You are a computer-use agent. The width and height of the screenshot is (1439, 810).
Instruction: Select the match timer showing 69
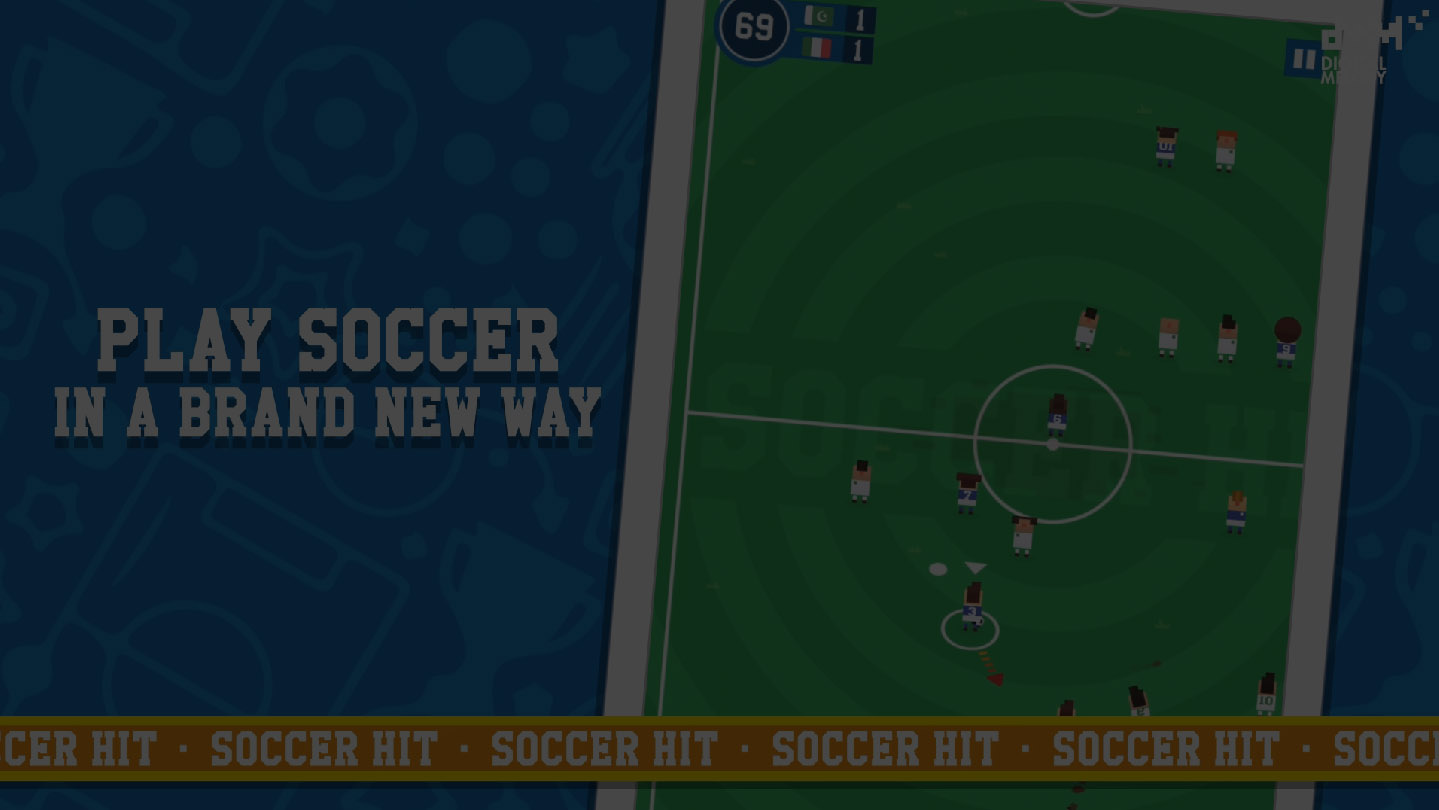click(755, 25)
